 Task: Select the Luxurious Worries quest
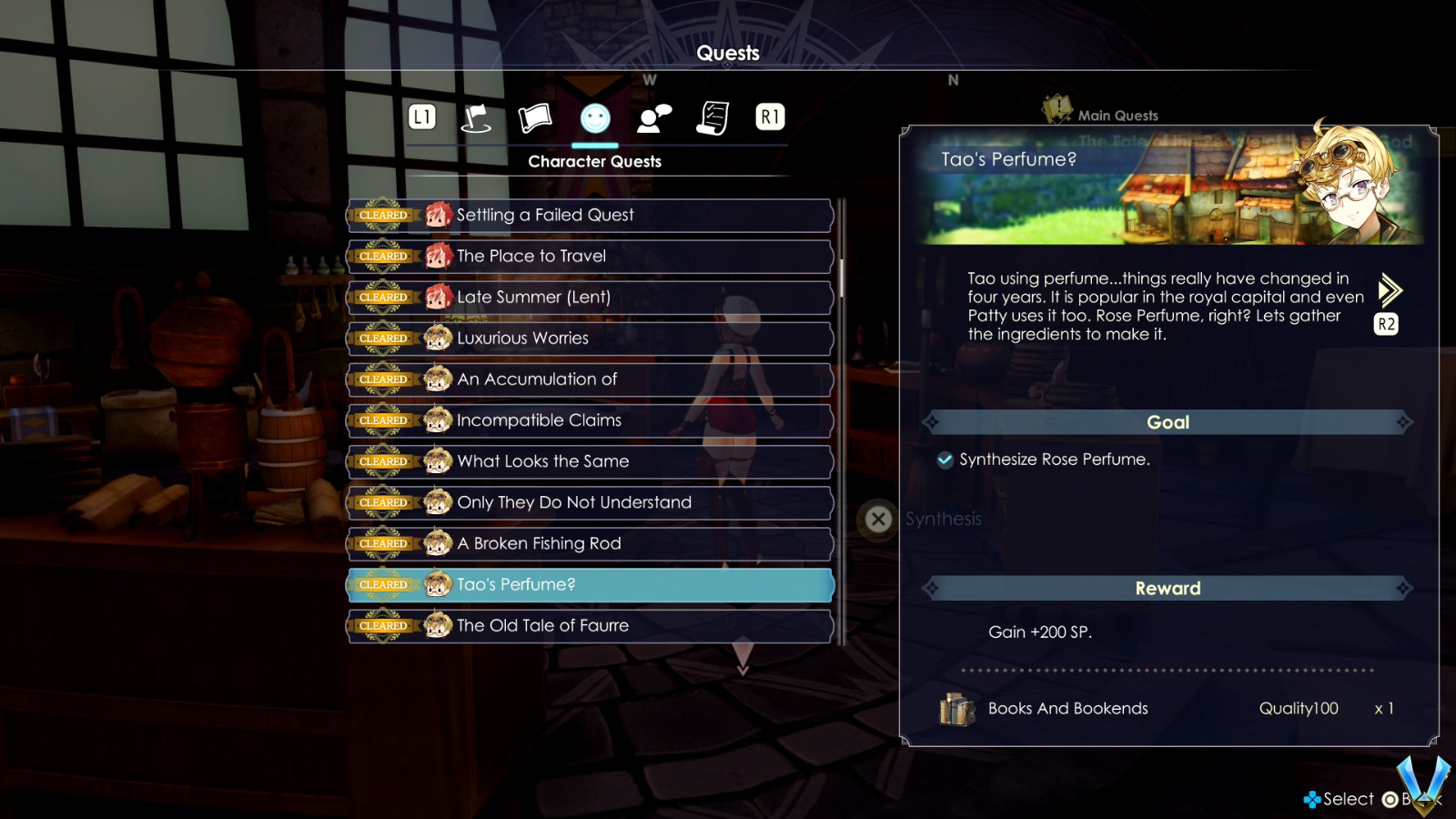[590, 339]
